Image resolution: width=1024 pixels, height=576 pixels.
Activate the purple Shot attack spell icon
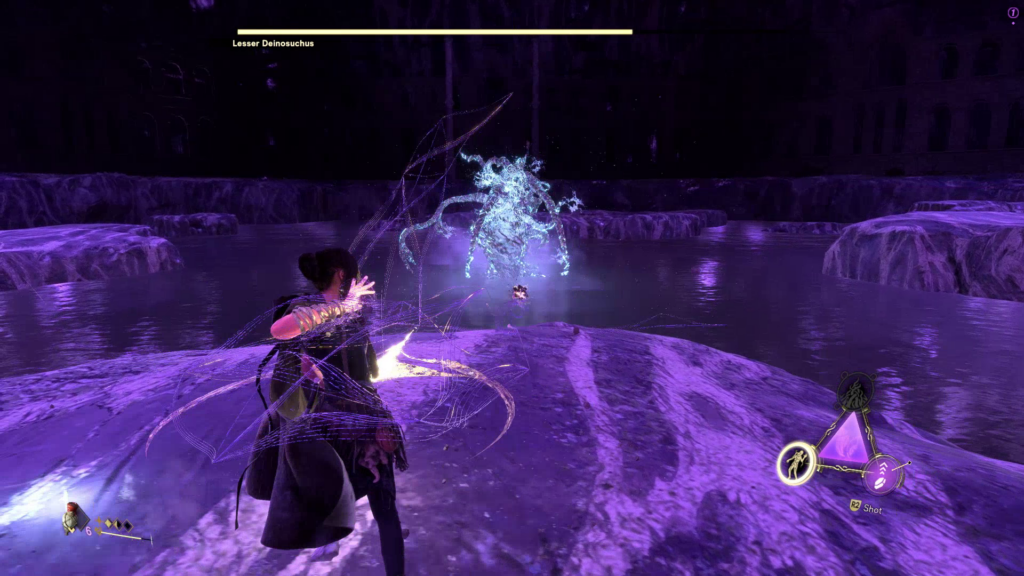(884, 473)
